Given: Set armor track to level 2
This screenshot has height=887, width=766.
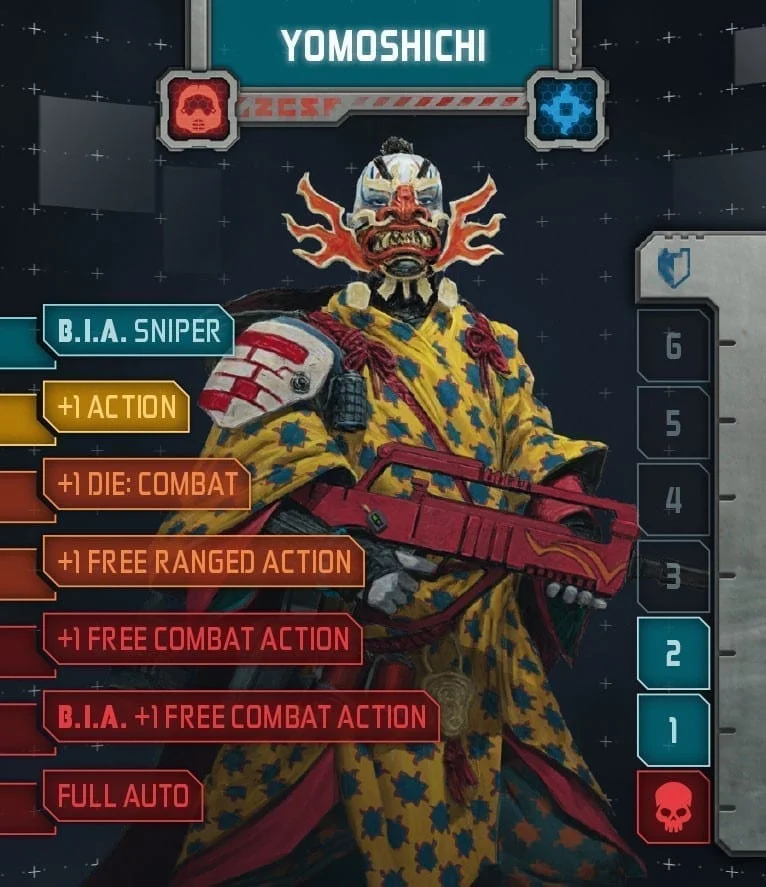Looking at the screenshot, I should pyautogui.click(x=673, y=653).
